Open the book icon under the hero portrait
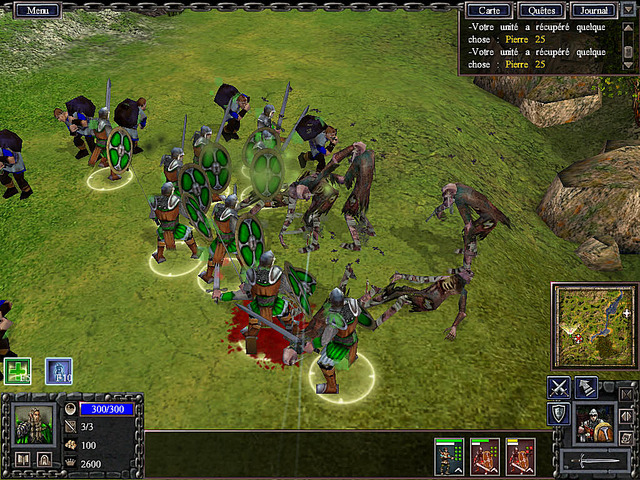The width and height of the screenshot is (640, 480). point(23,459)
